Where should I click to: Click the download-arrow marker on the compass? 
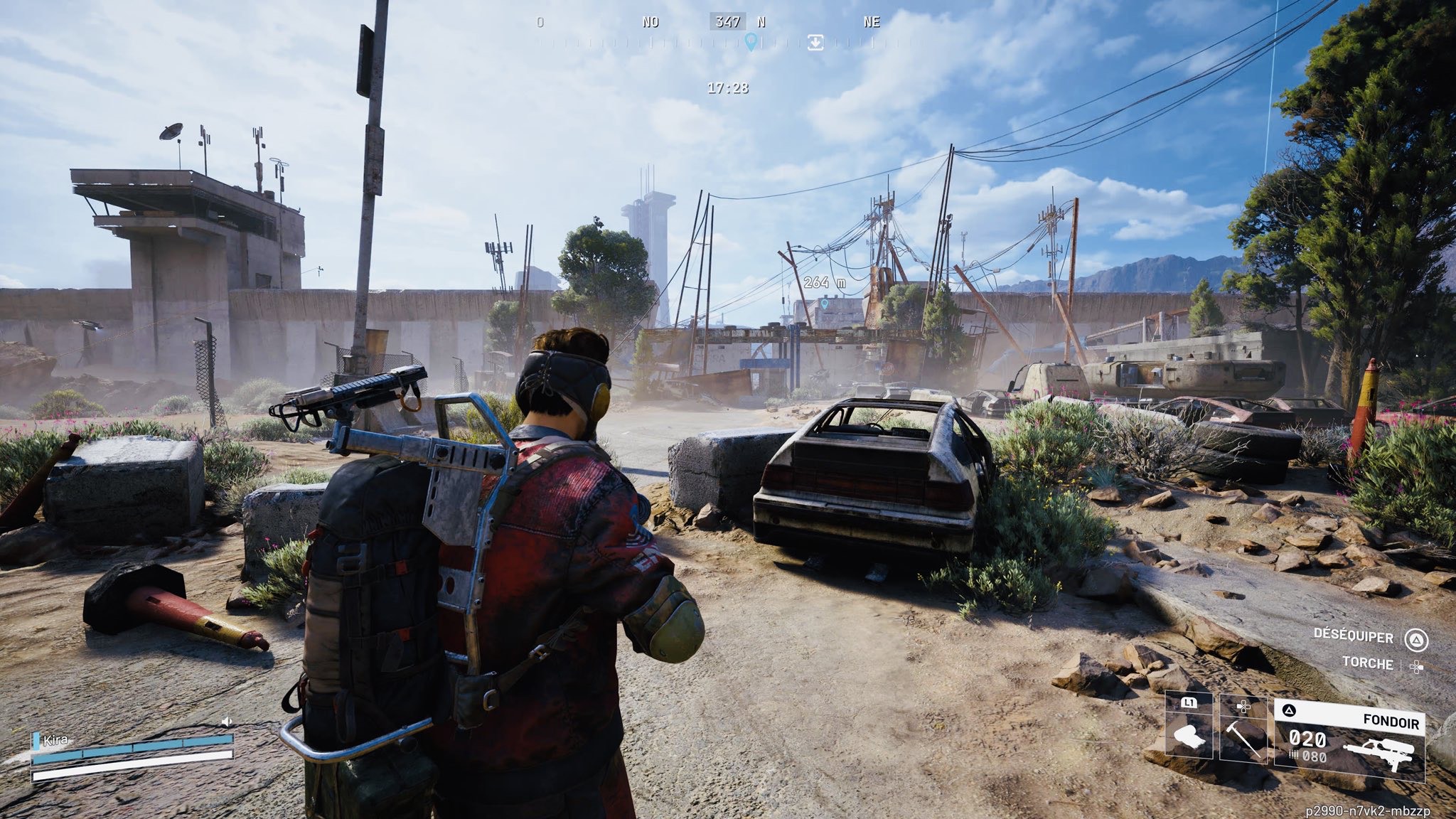[x=815, y=43]
